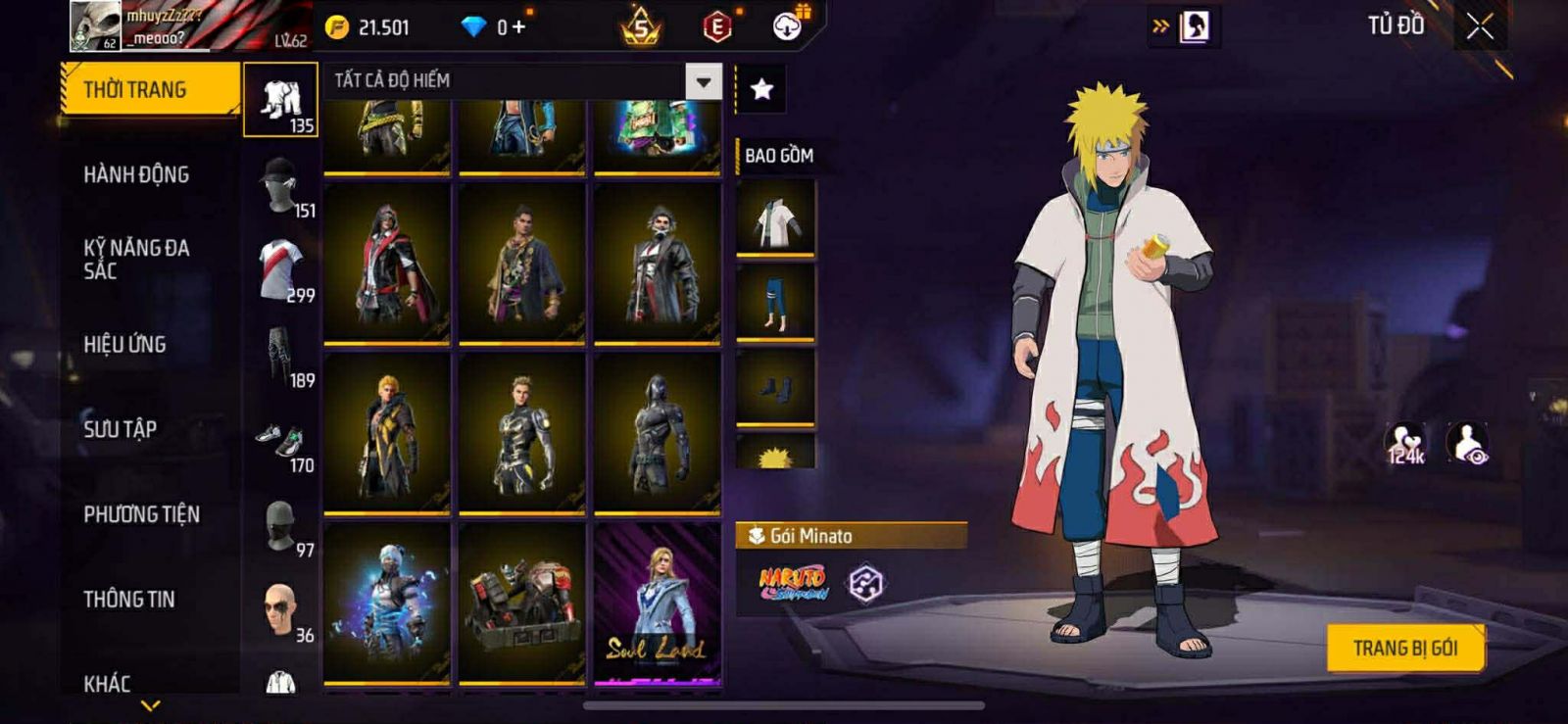Choose the white coat top item
Image resolution: width=1568 pixels, height=724 pixels.
pyautogui.click(x=775, y=219)
